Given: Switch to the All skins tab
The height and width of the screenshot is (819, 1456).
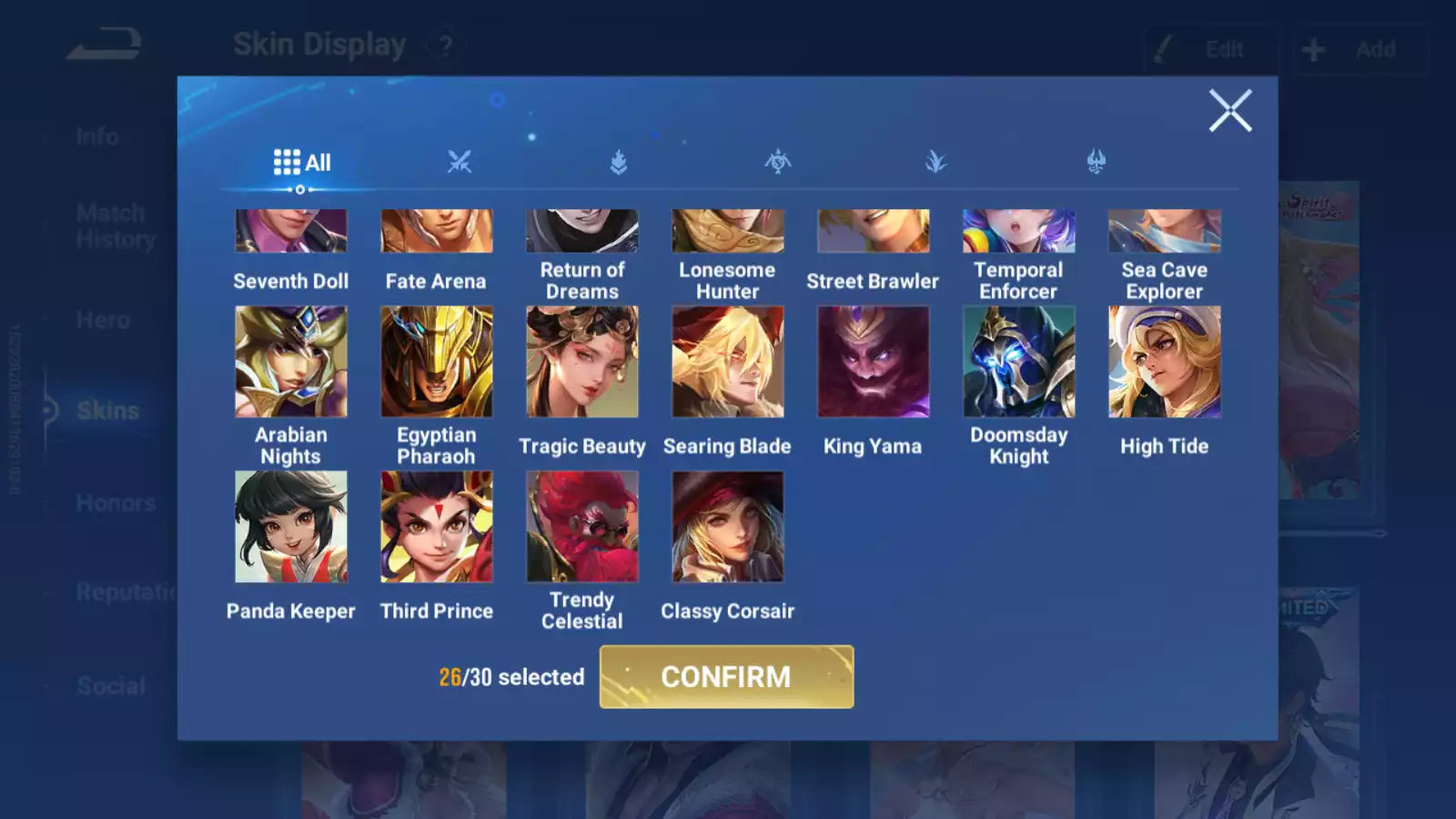Looking at the screenshot, I should tap(302, 163).
